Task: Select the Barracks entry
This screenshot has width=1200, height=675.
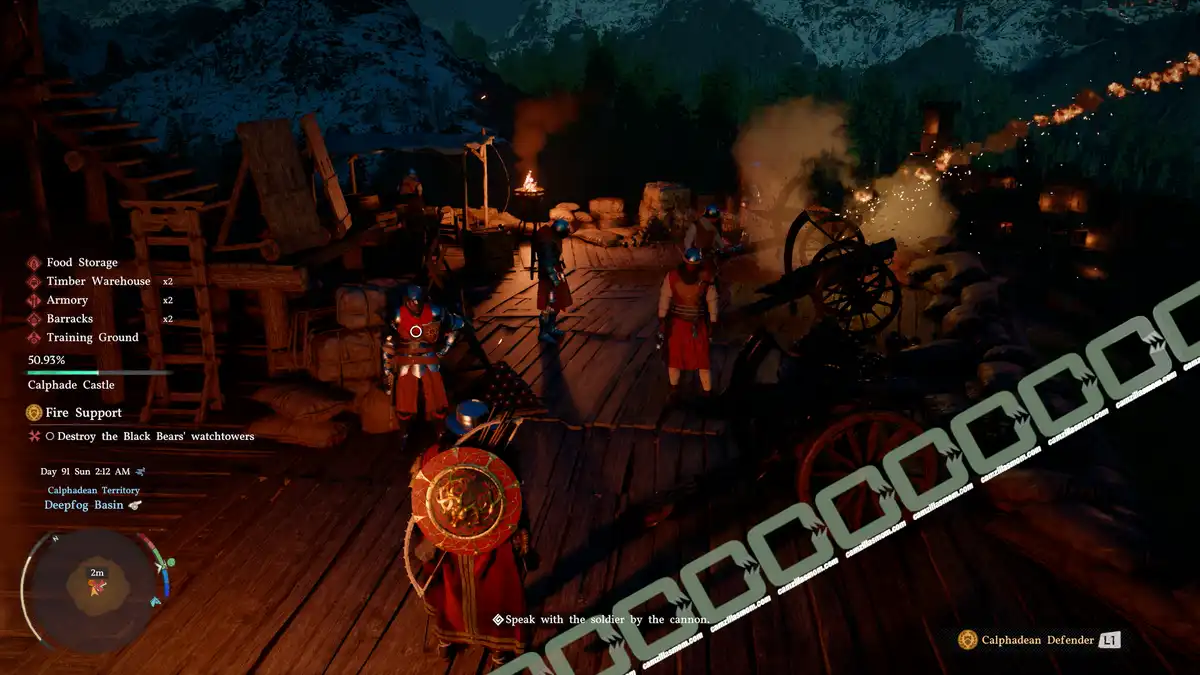Action: (69, 319)
